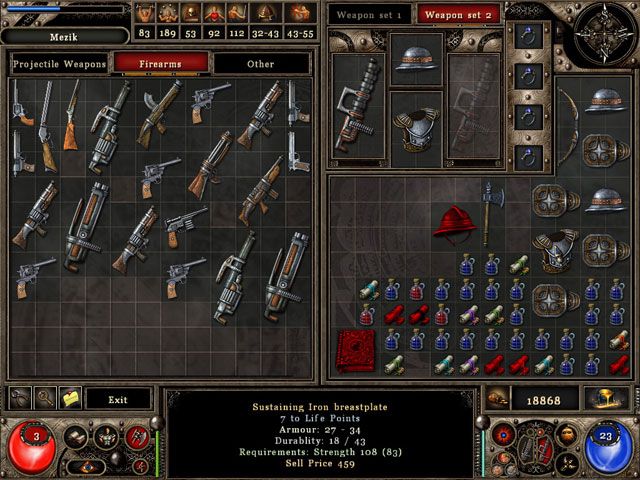640x480 pixels.
Task: Show the Other items tab
Action: pyautogui.click(x=260, y=64)
